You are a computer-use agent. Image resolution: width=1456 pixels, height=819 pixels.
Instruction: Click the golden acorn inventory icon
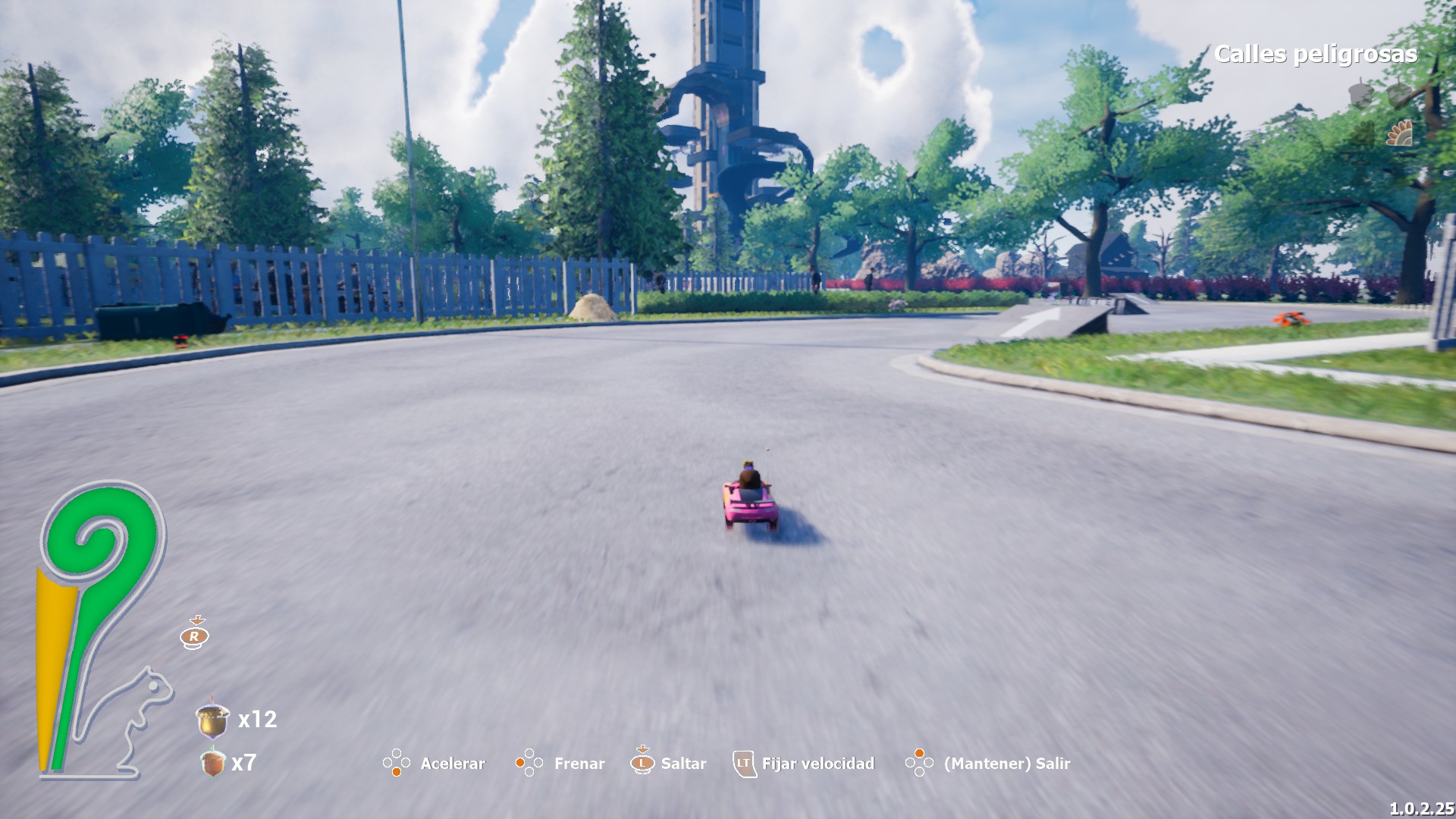point(212,719)
